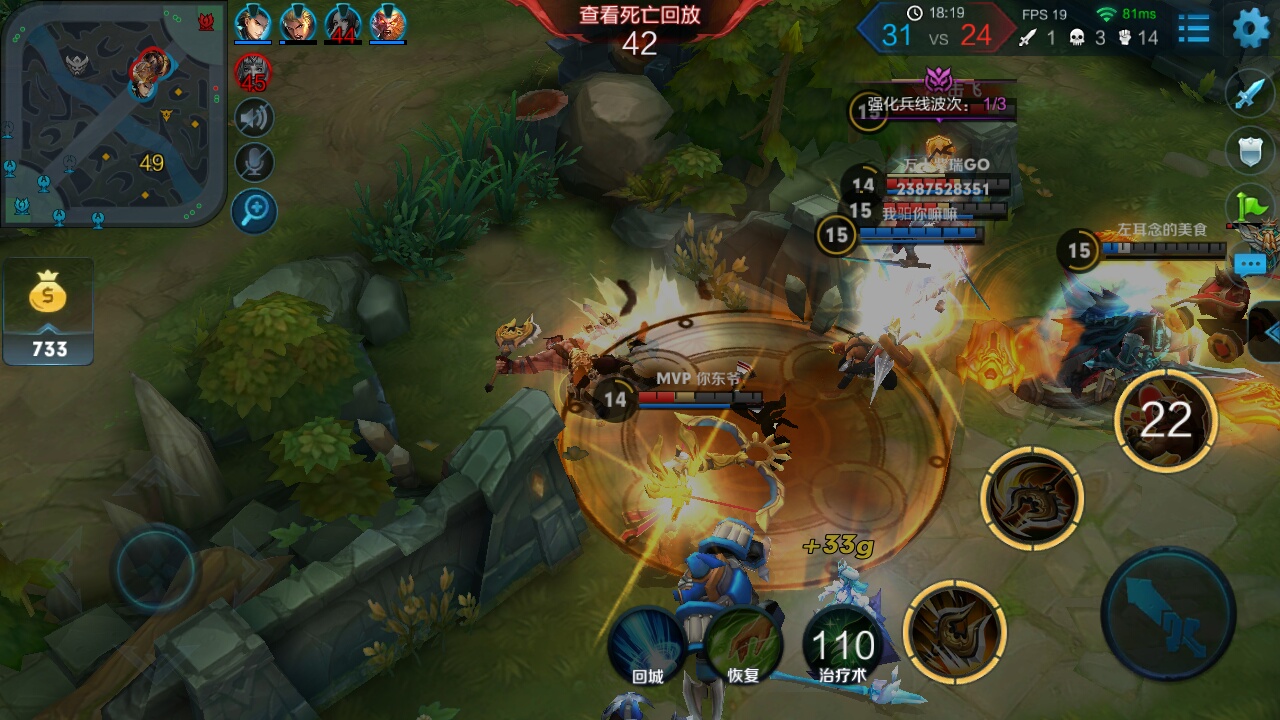Screen dimensions: 1280x720
Task: Send the green flag gather signal
Action: 1251,205
